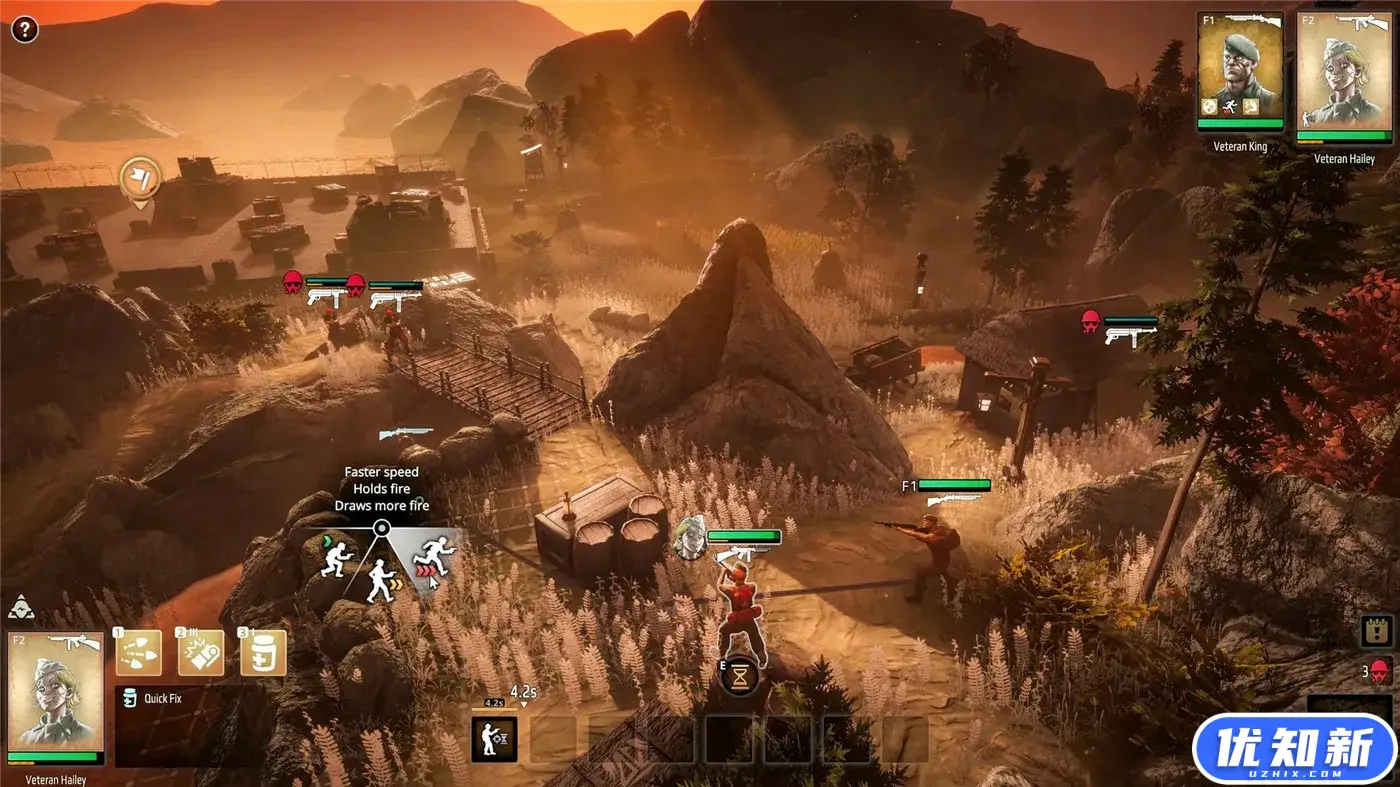Use the Quick Fix medicine jar ability
The height and width of the screenshot is (787, 1400).
(x=263, y=653)
